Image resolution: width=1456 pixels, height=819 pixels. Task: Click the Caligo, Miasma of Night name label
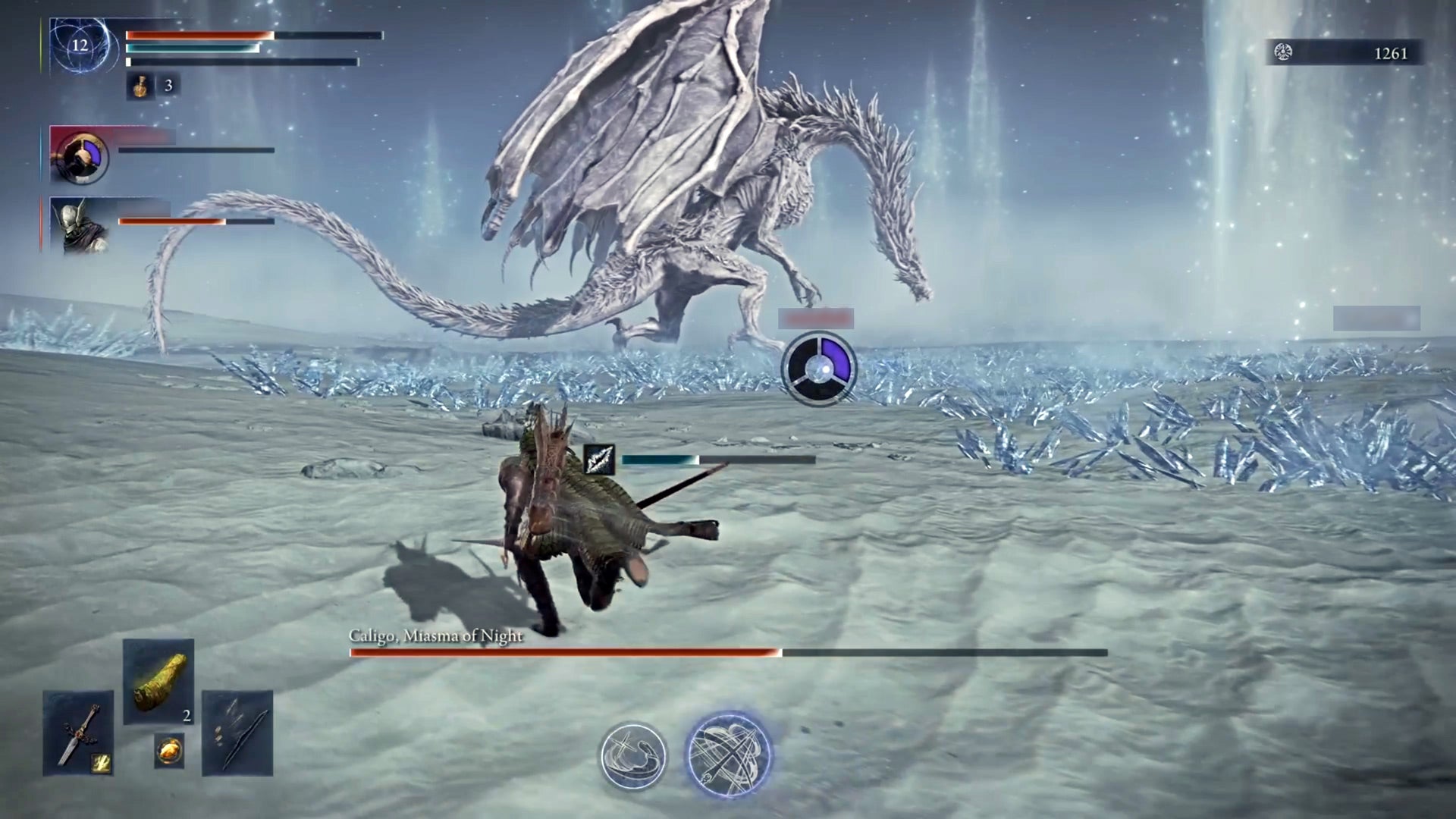pos(435,638)
